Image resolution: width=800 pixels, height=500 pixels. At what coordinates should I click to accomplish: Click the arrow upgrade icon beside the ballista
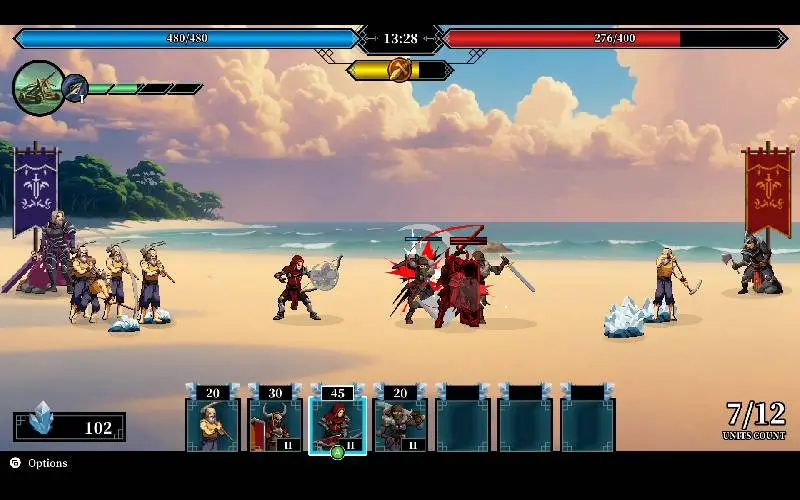[76, 89]
